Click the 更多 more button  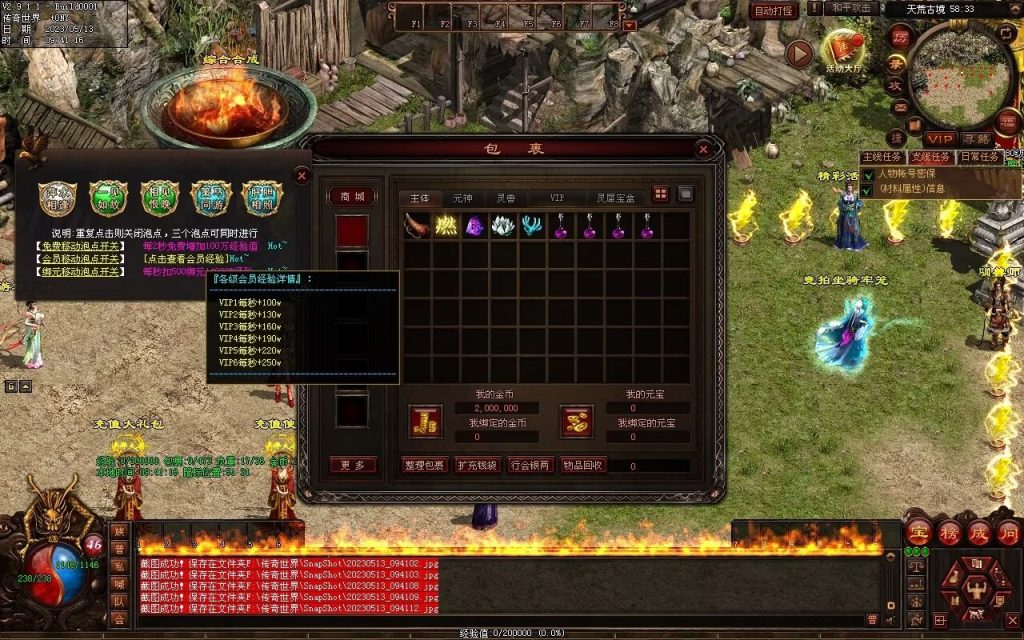coord(353,465)
